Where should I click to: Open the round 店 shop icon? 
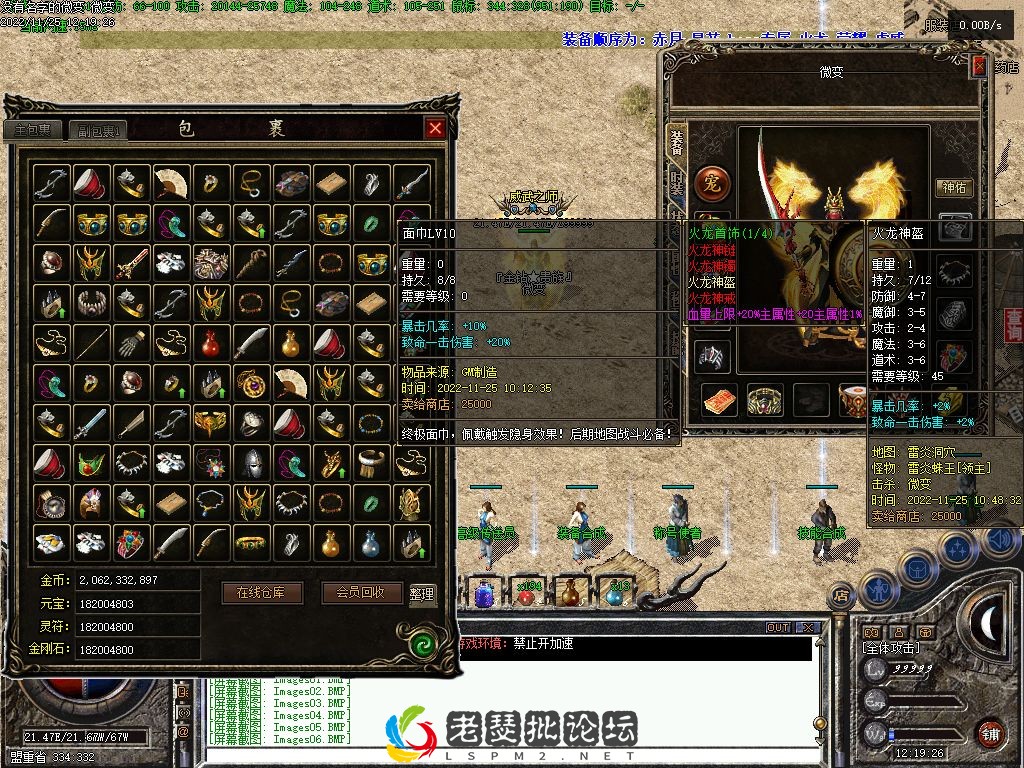pyautogui.click(x=841, y=596)
